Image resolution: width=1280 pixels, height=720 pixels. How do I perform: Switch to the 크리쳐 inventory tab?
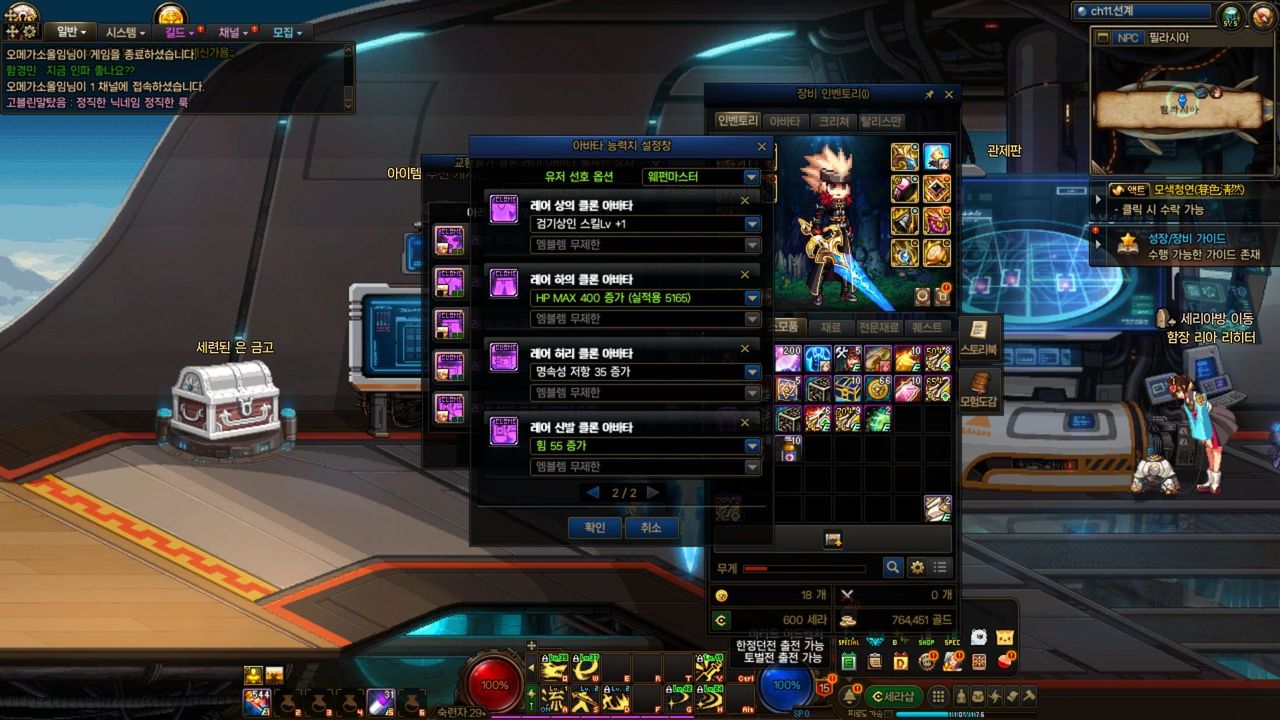coord(833,121)
